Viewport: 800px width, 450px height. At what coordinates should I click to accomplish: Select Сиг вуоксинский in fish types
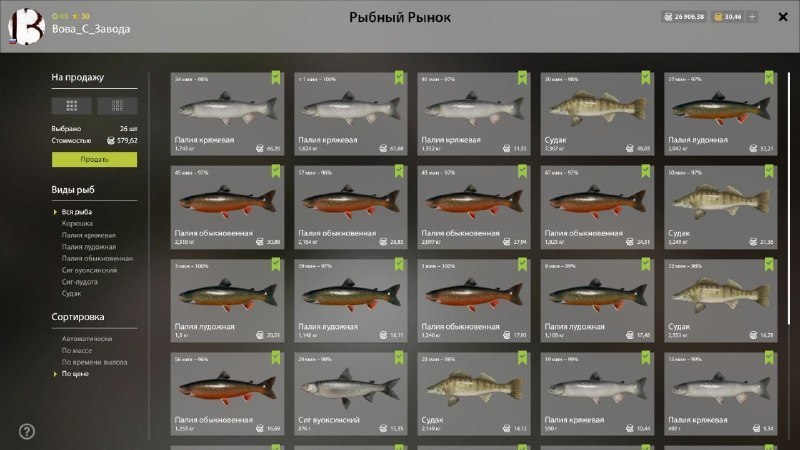coord(90,270)
